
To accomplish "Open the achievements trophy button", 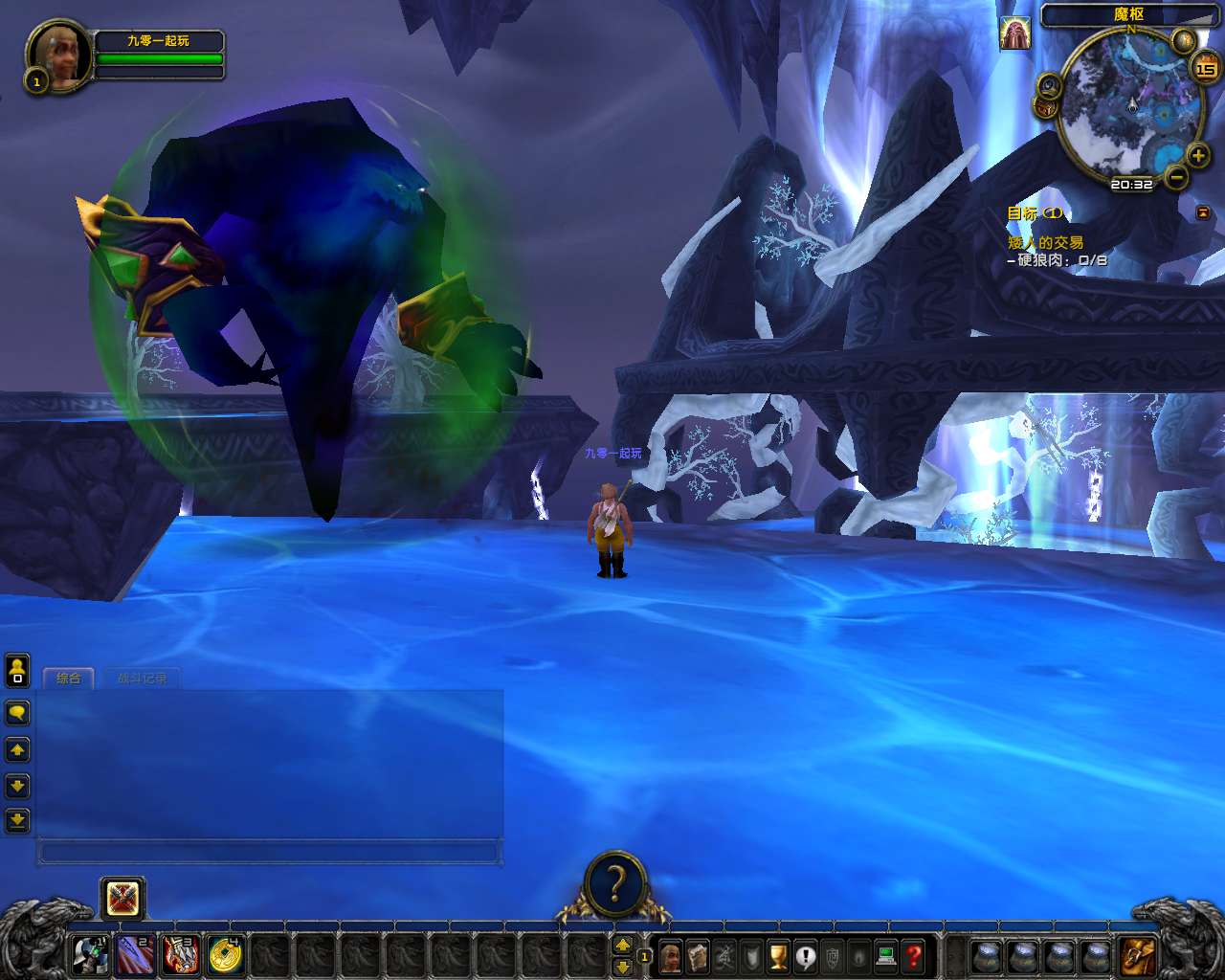I will click(x=778, y=955).
